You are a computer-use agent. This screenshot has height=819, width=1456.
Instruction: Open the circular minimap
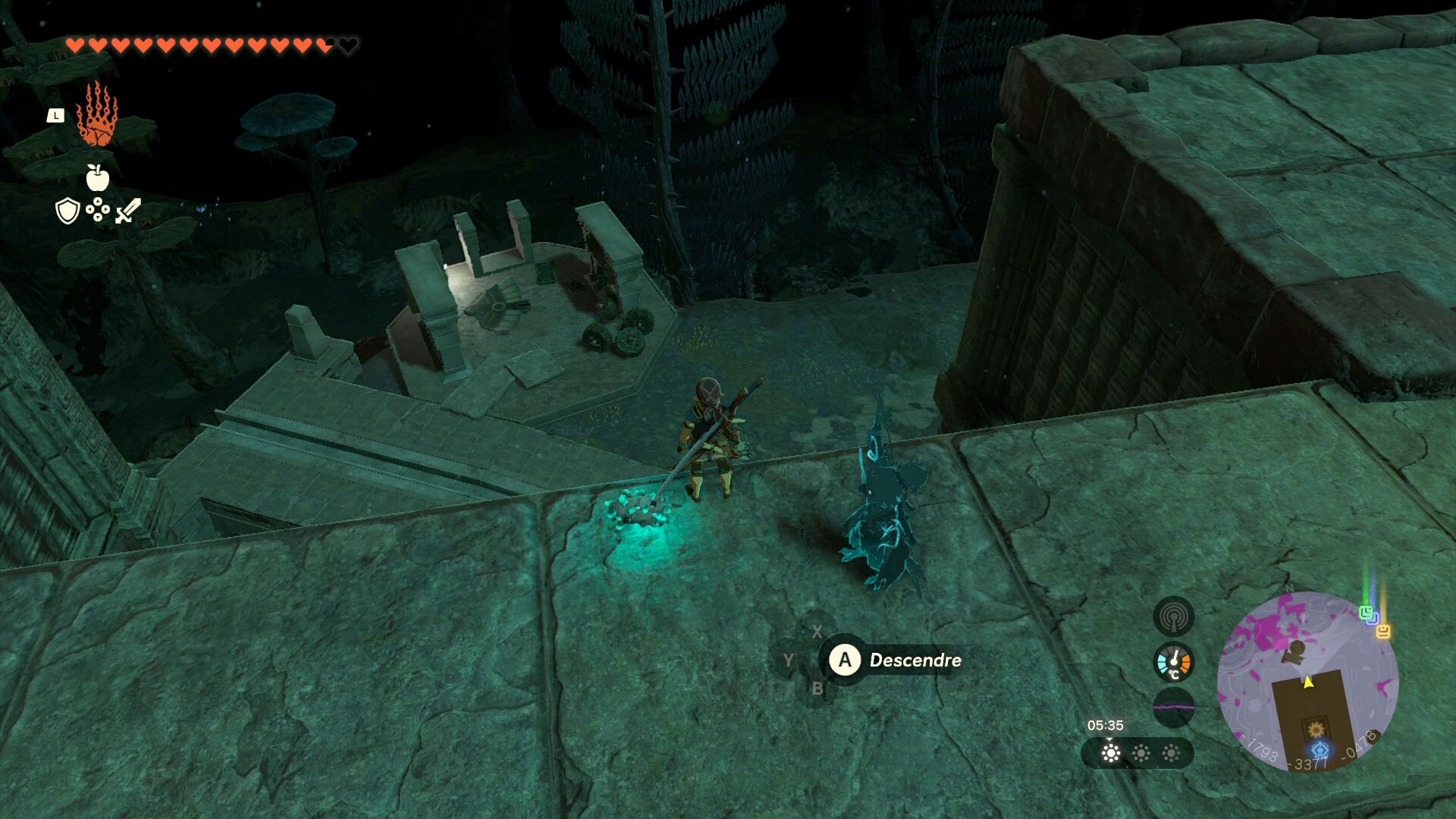tap(1307, 681)
